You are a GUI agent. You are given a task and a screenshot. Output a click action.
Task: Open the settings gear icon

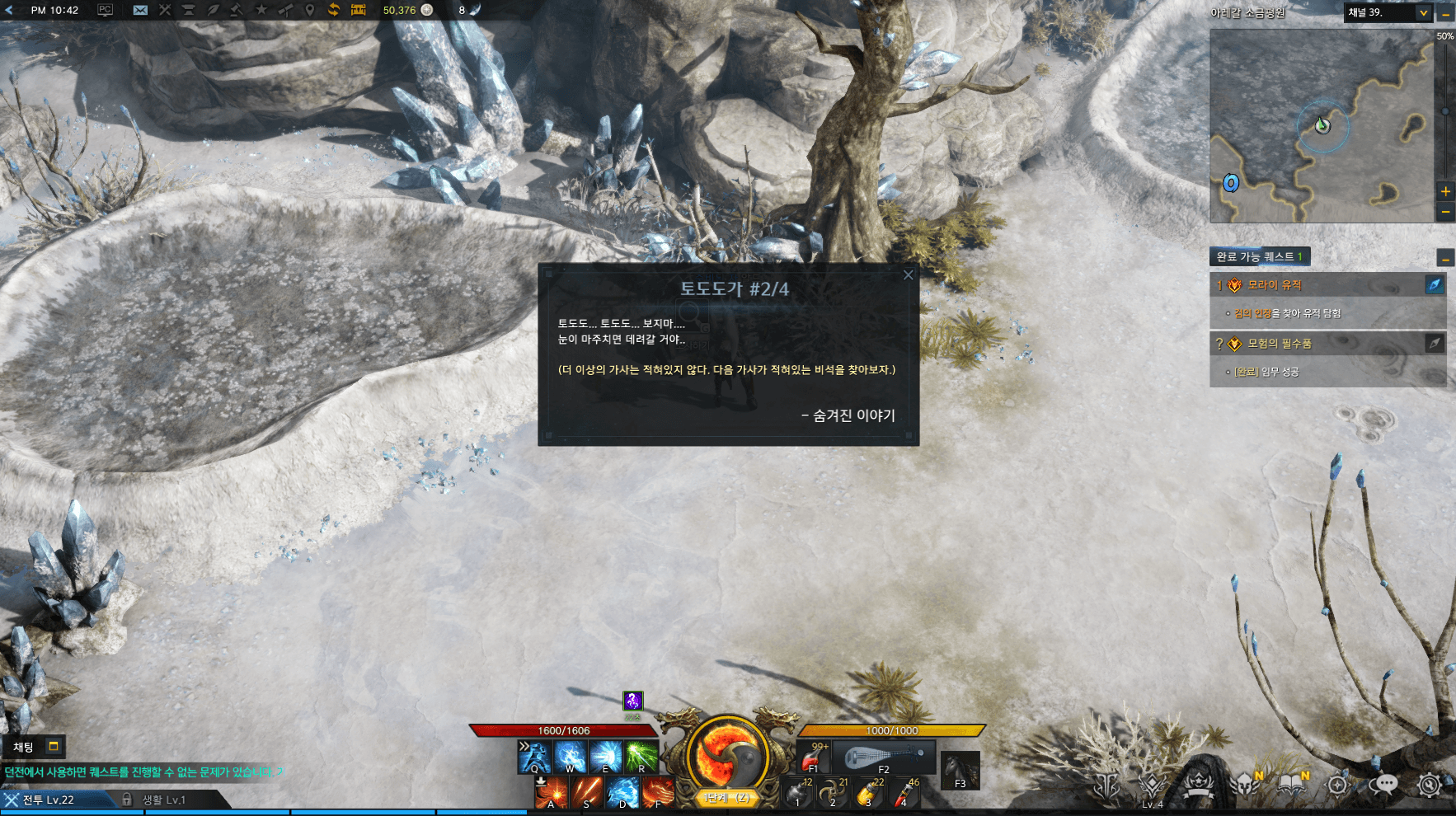(1429, 785)
